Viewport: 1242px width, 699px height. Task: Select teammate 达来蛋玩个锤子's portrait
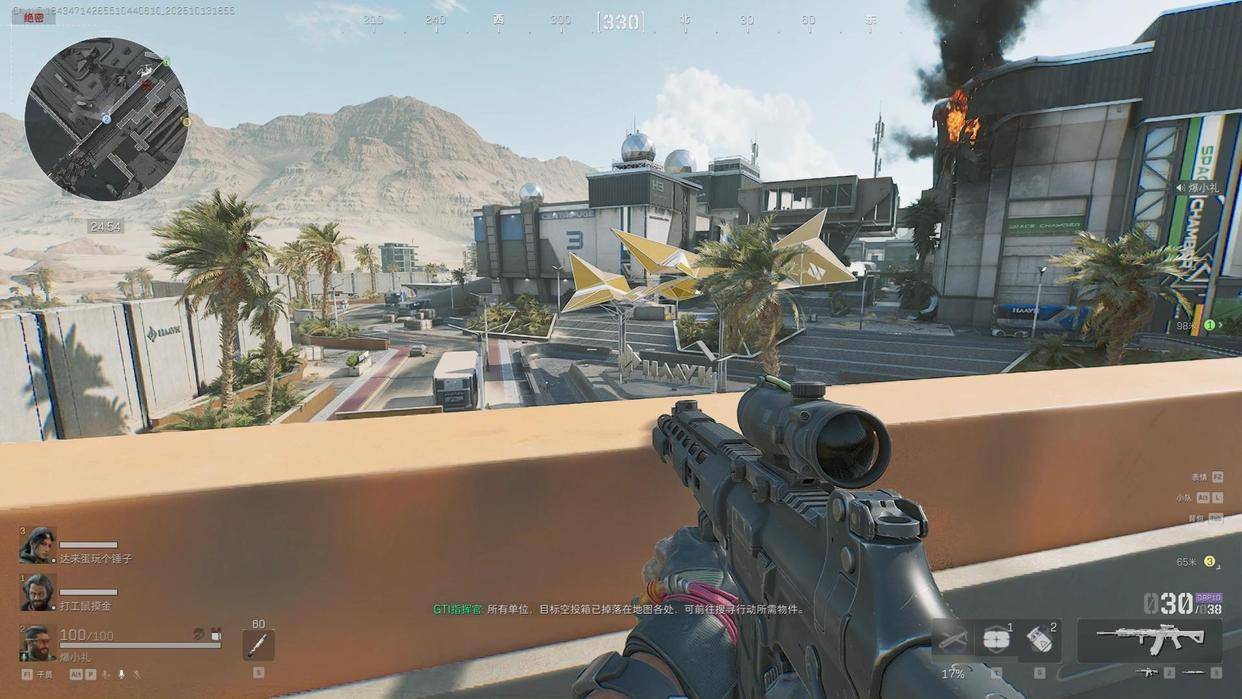click(x=38, y=546)
